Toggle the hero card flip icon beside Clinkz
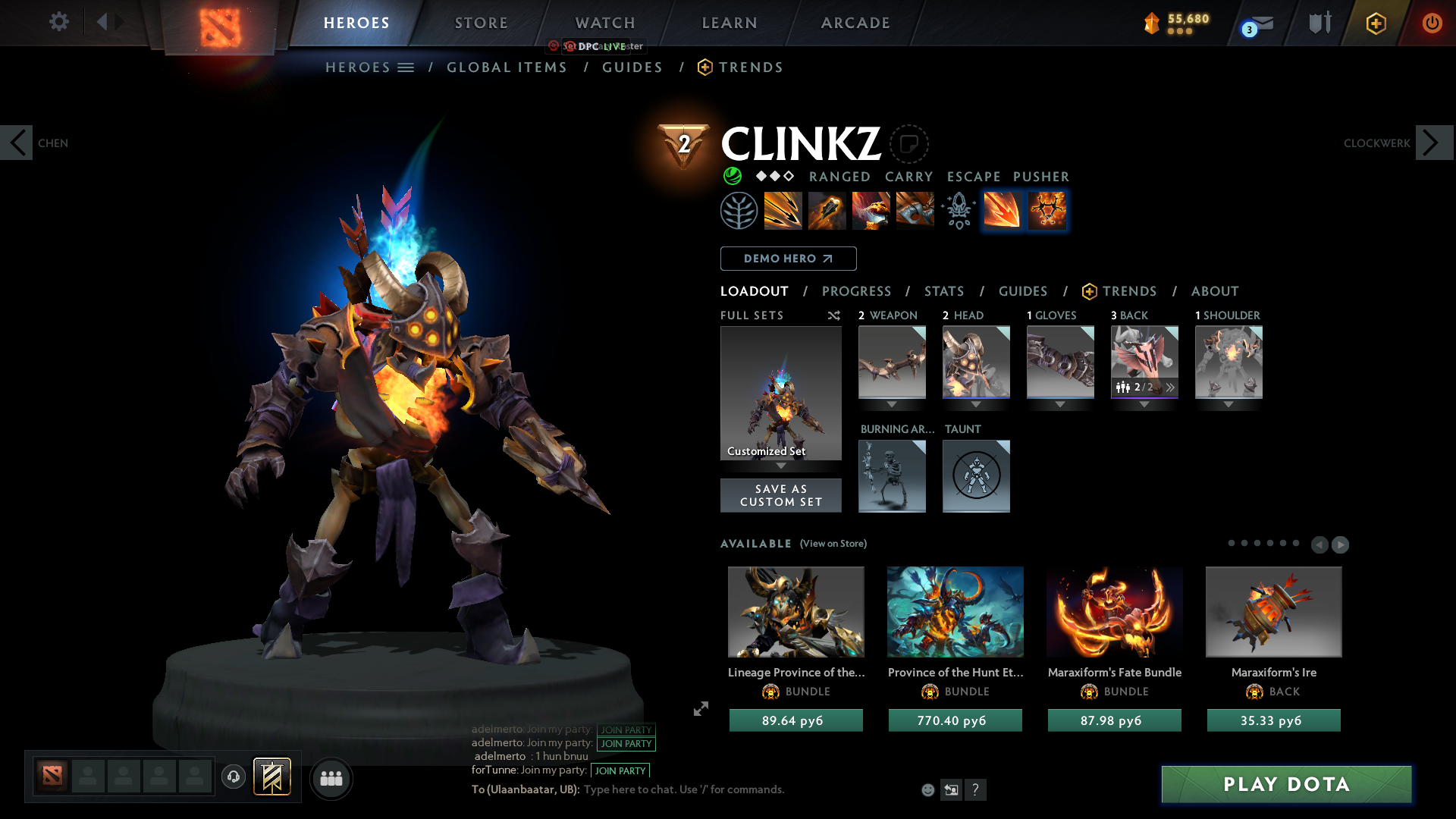The image size is (1456, 819). coord(908,144)
